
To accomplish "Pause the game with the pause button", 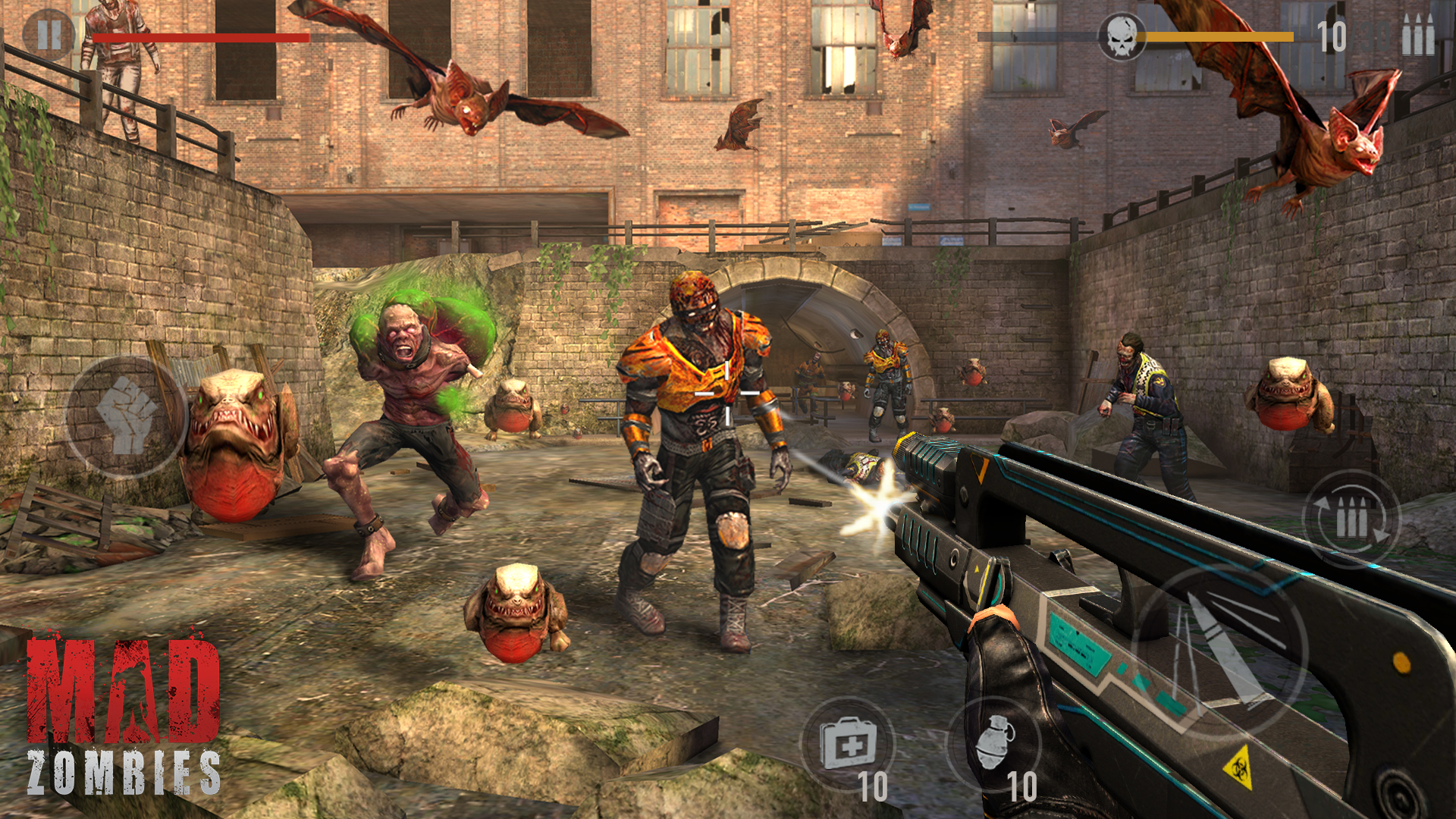I will pos(49,35).
